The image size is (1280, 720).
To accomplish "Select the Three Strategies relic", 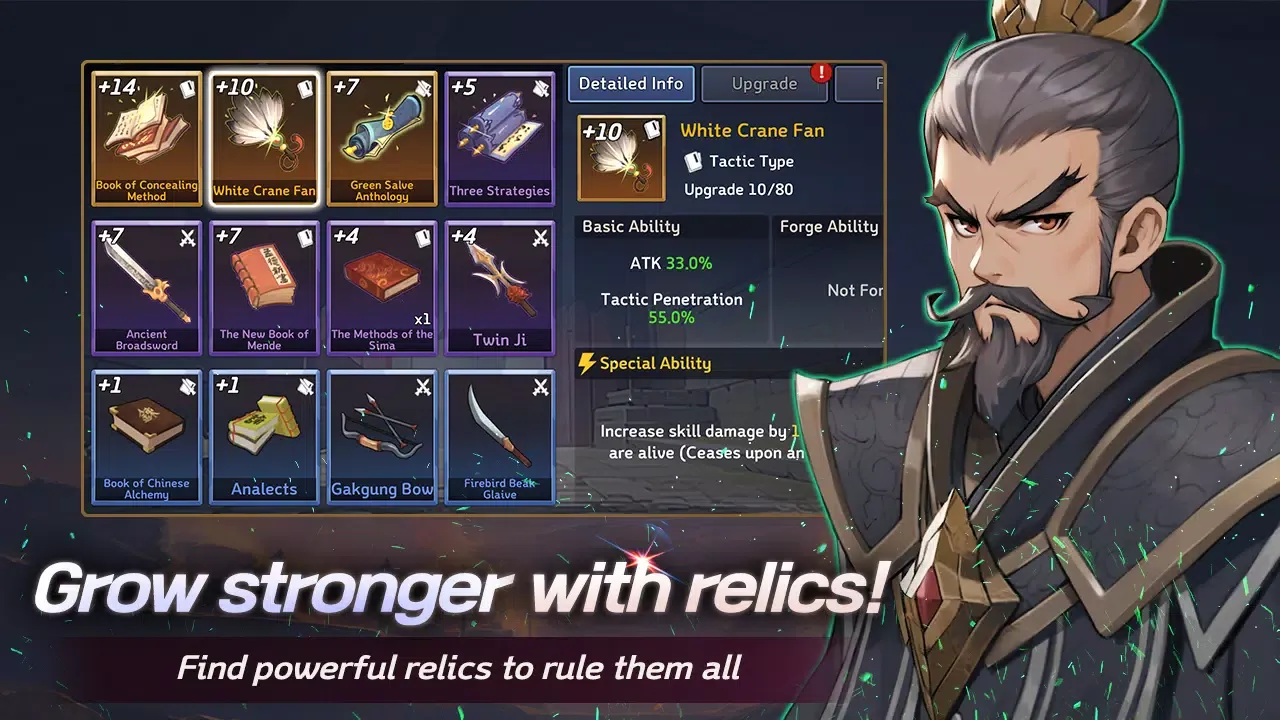I will [x=499, y=137].
